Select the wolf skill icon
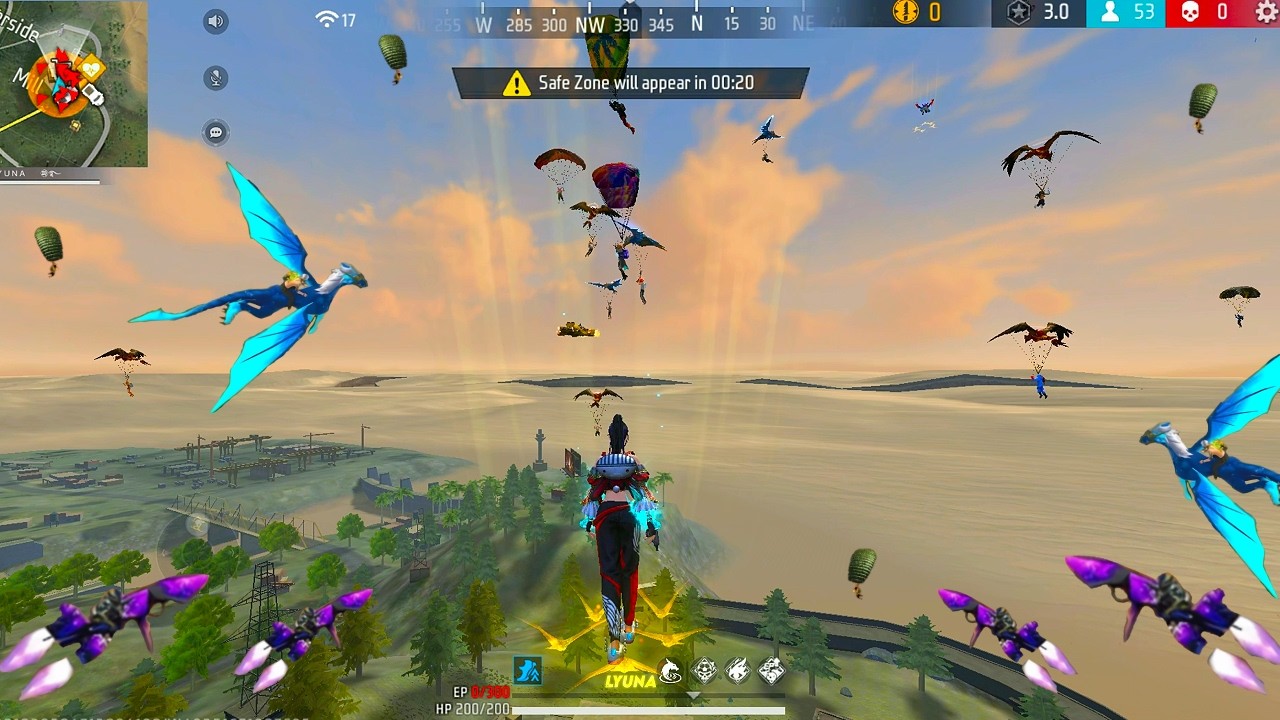The height and width of the screenshot is (720, 1280). pos(670,671)
